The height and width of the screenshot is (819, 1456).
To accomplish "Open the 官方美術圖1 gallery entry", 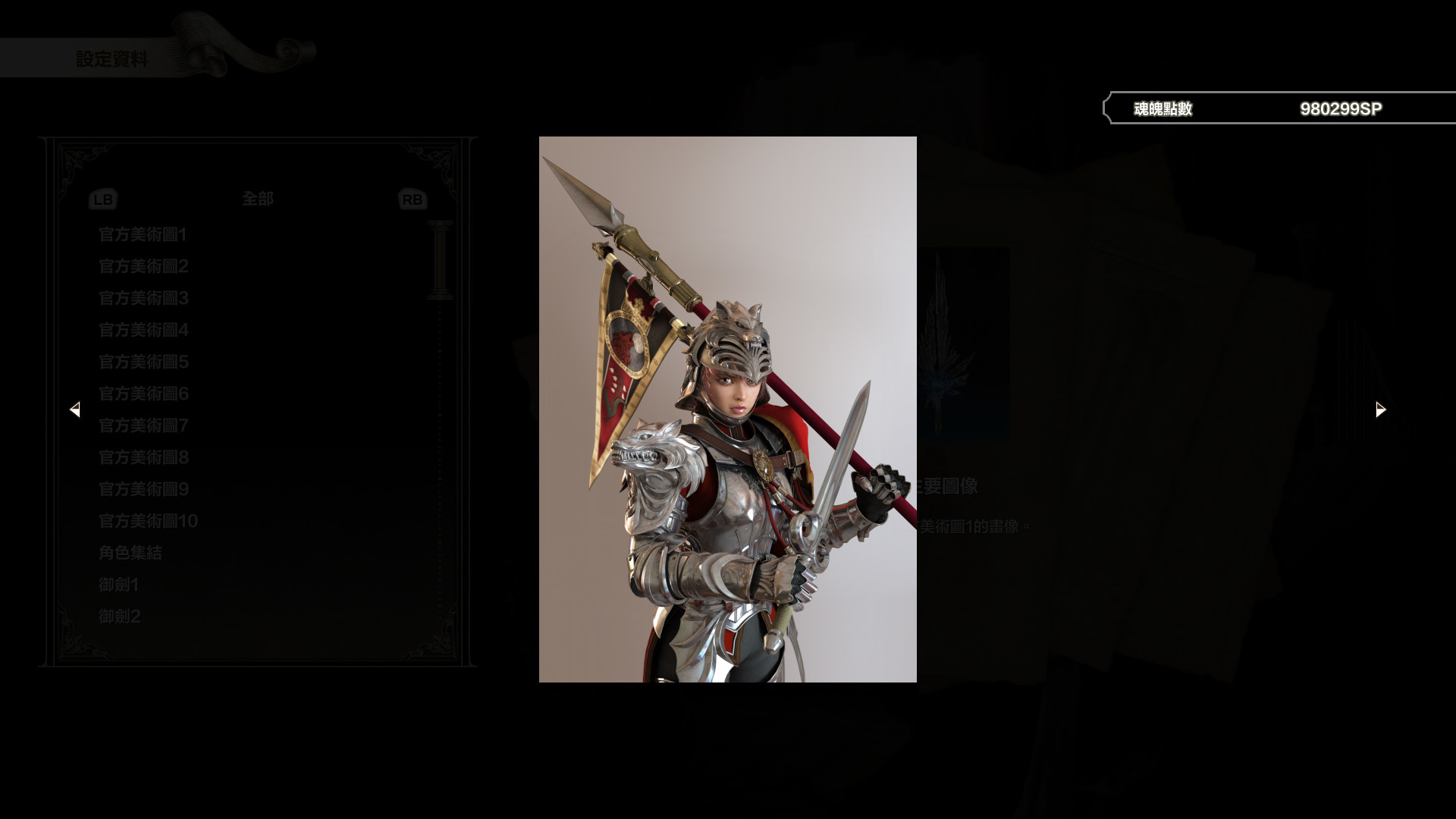I will coord(142,235).
